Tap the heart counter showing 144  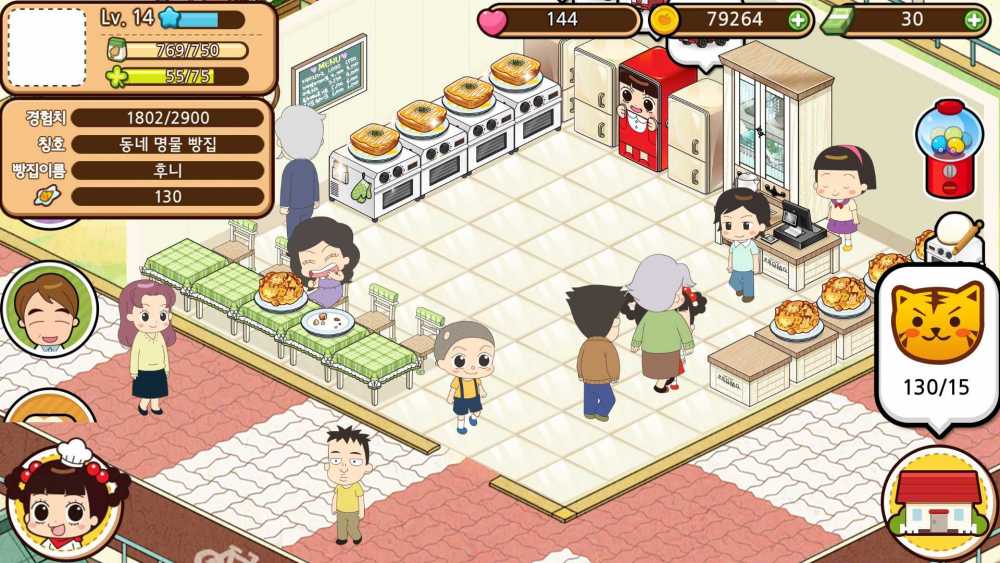click(560, 19)
